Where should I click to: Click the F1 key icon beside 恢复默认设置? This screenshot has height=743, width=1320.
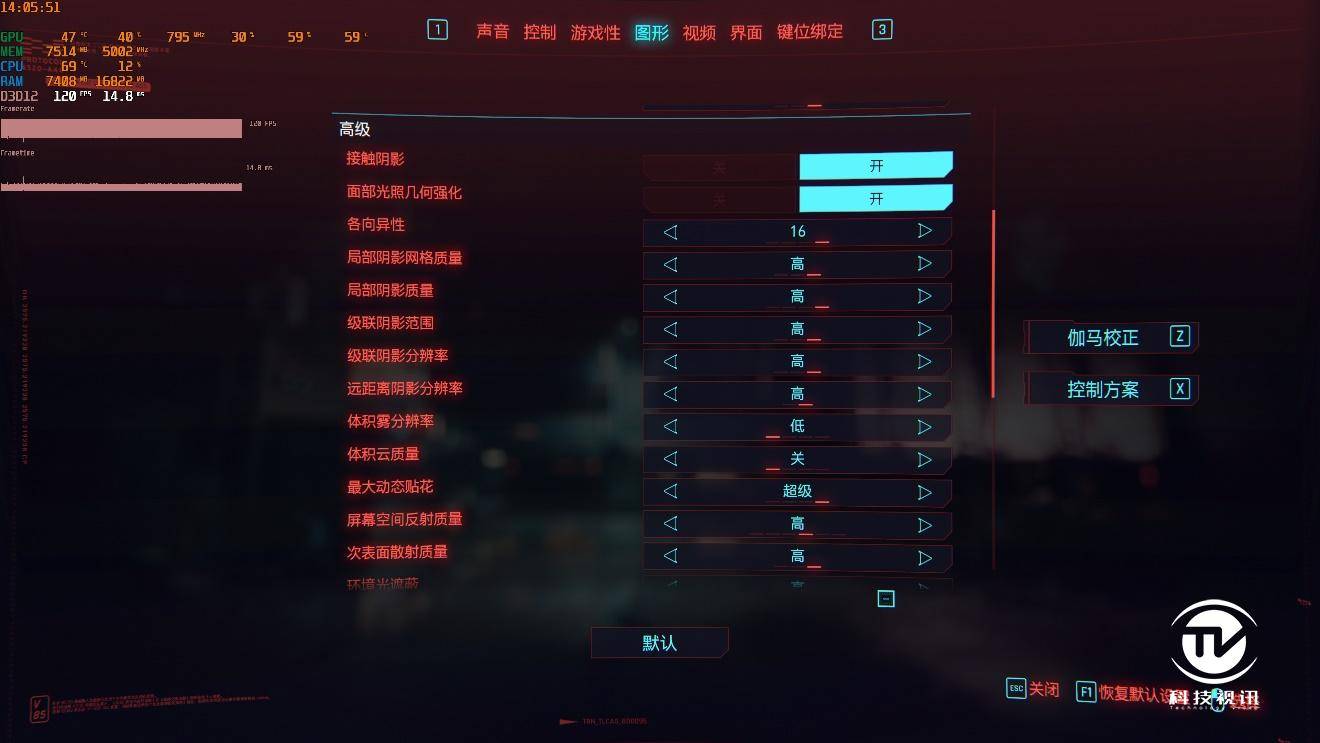click(x=1086, y=690)
